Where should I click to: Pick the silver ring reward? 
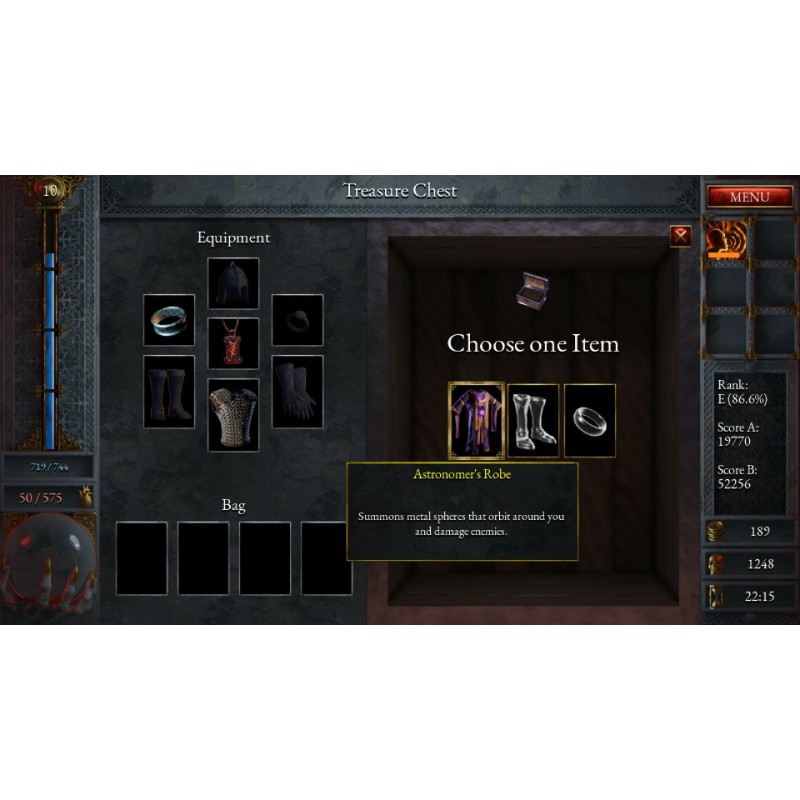590,420
